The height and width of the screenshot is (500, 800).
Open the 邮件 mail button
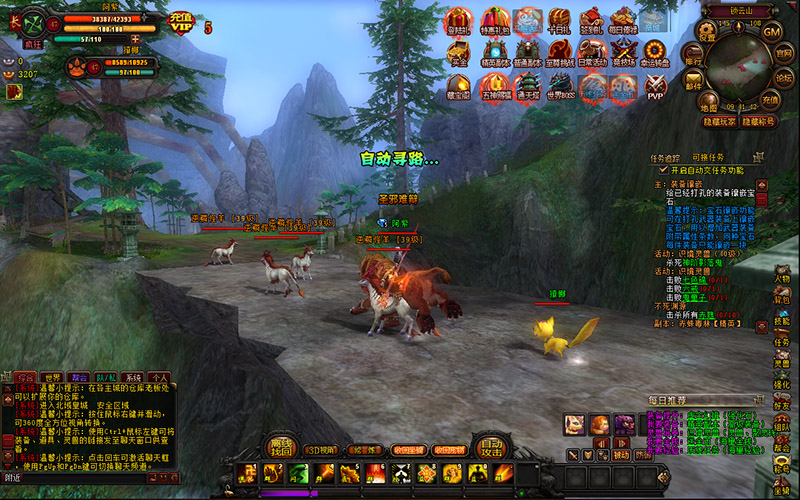pos(692,84)
